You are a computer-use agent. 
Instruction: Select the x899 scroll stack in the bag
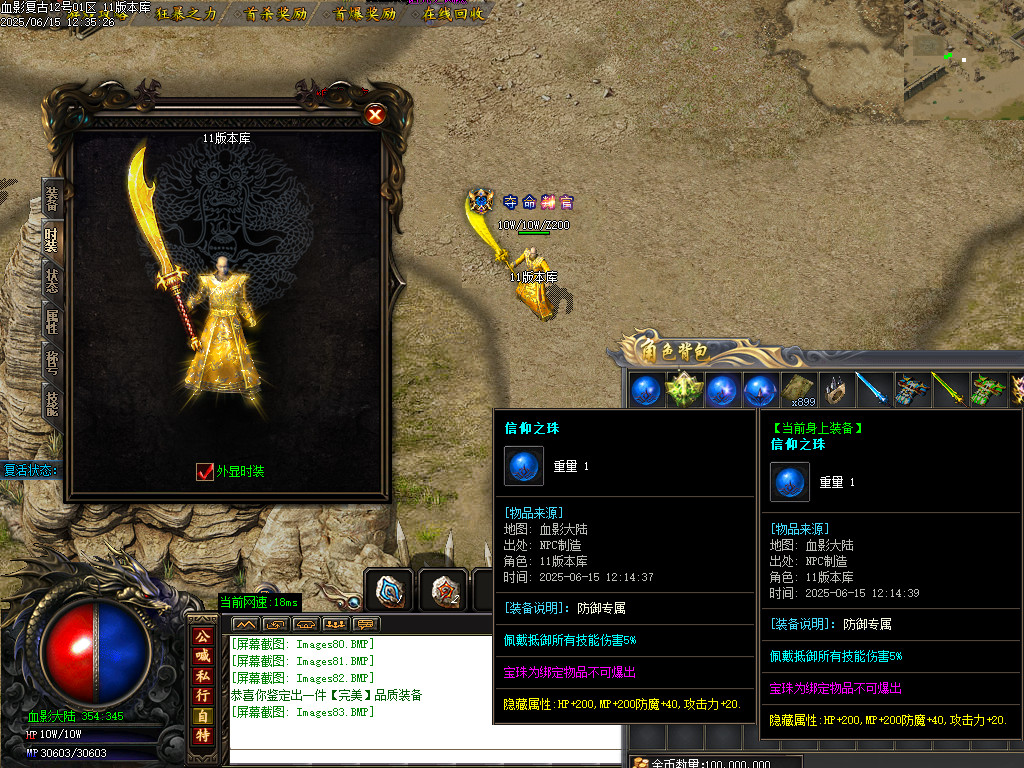(x=798, y=390)
